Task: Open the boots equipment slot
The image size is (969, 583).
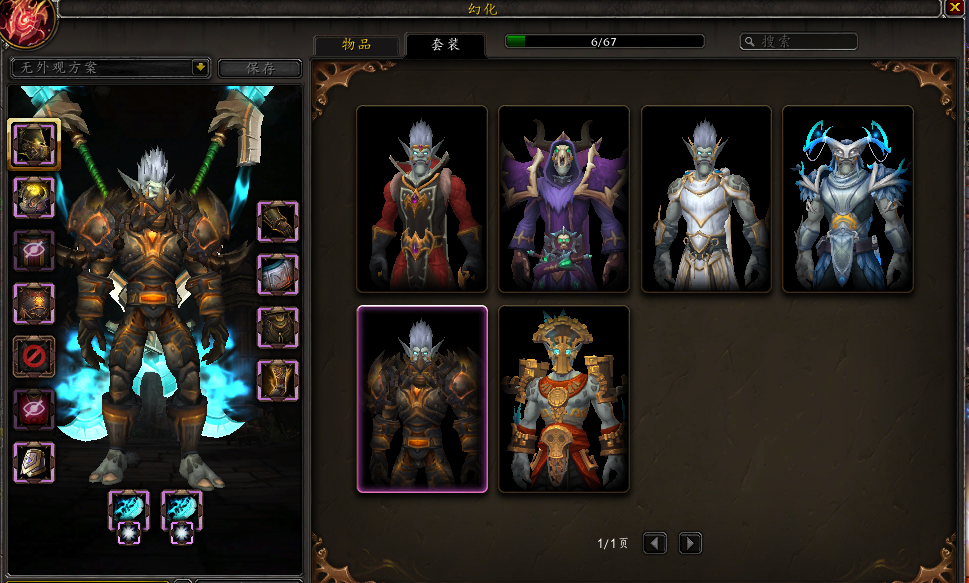Action: (x=278, y=380)
